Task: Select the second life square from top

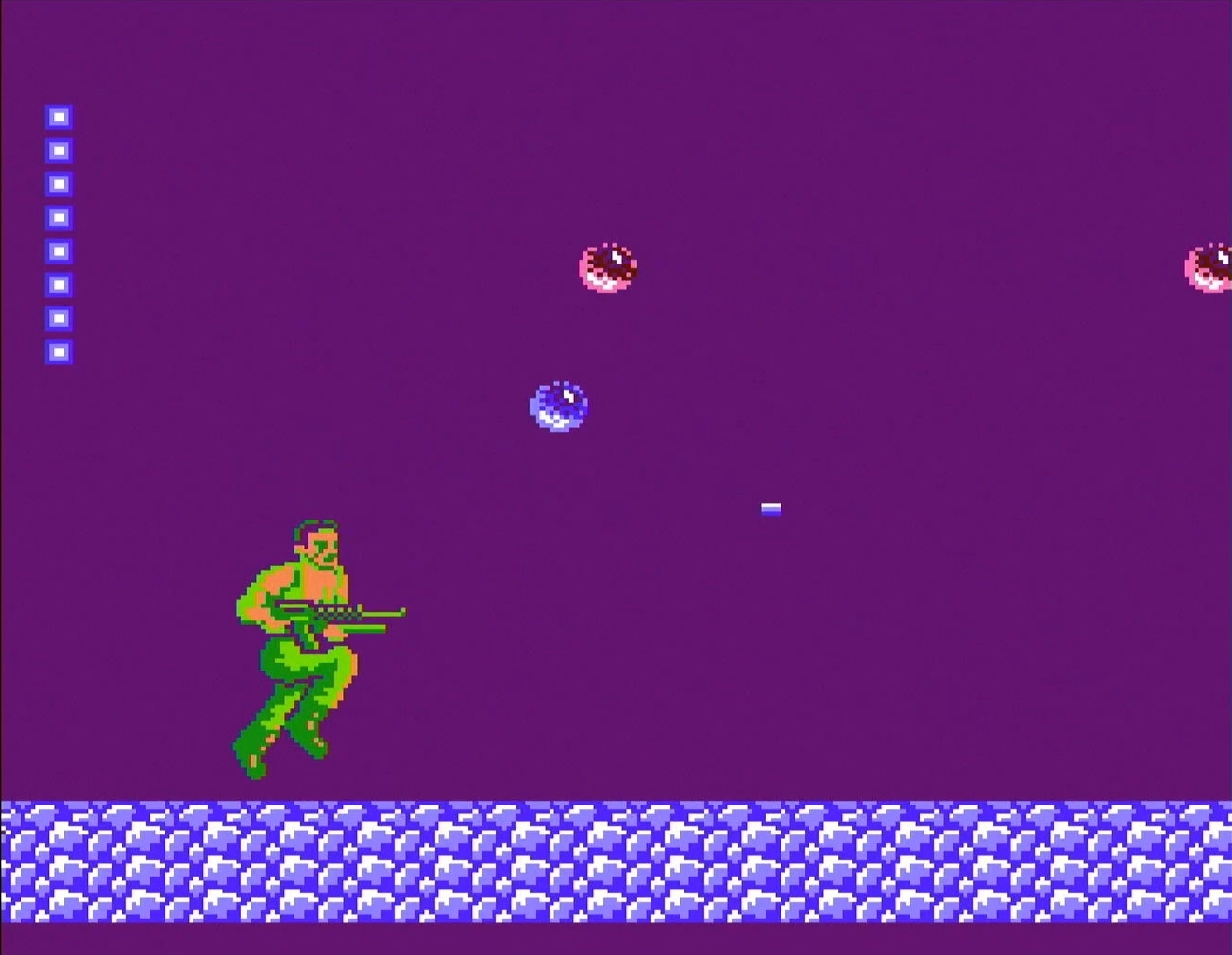Action: click(59, 150)
